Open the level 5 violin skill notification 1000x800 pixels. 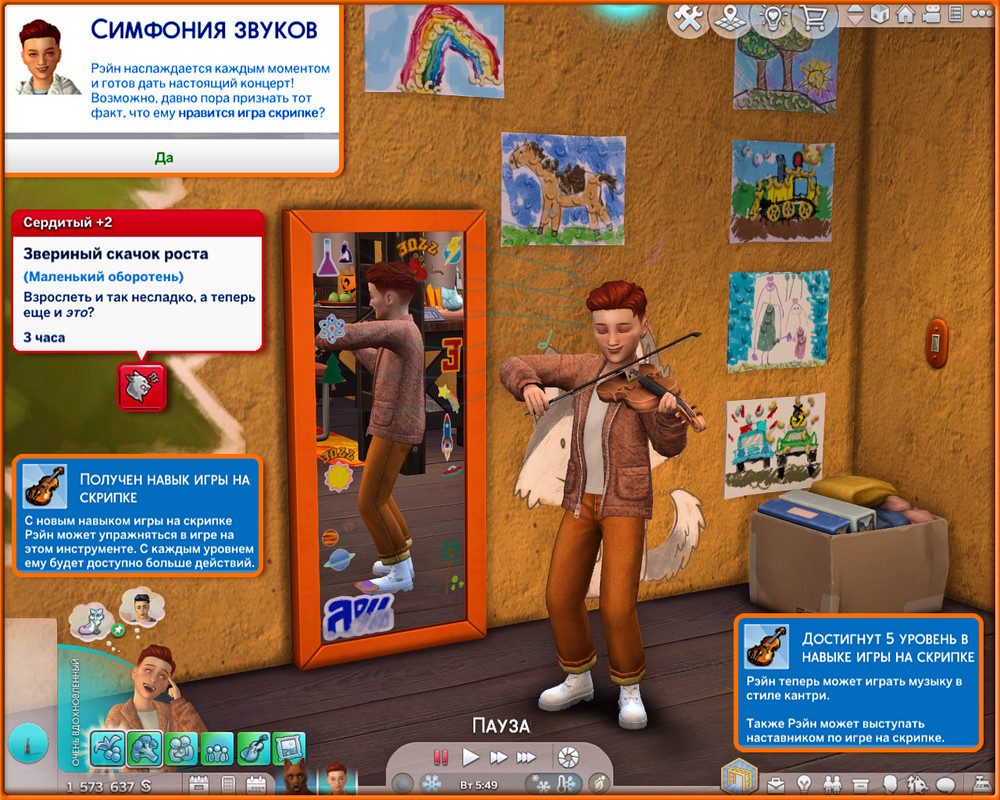pos(859,682)
